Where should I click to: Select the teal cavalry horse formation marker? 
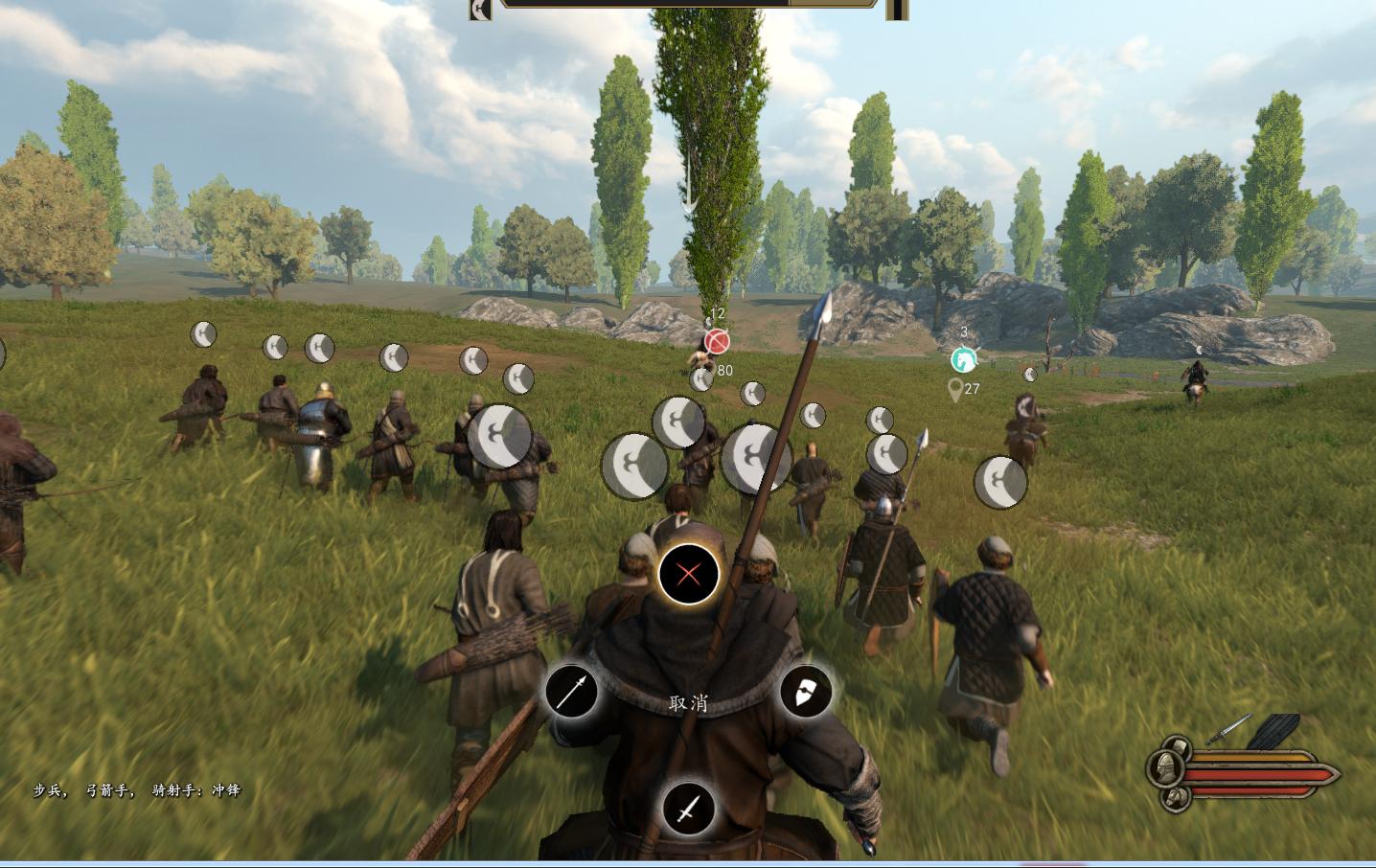pos(963,360)
